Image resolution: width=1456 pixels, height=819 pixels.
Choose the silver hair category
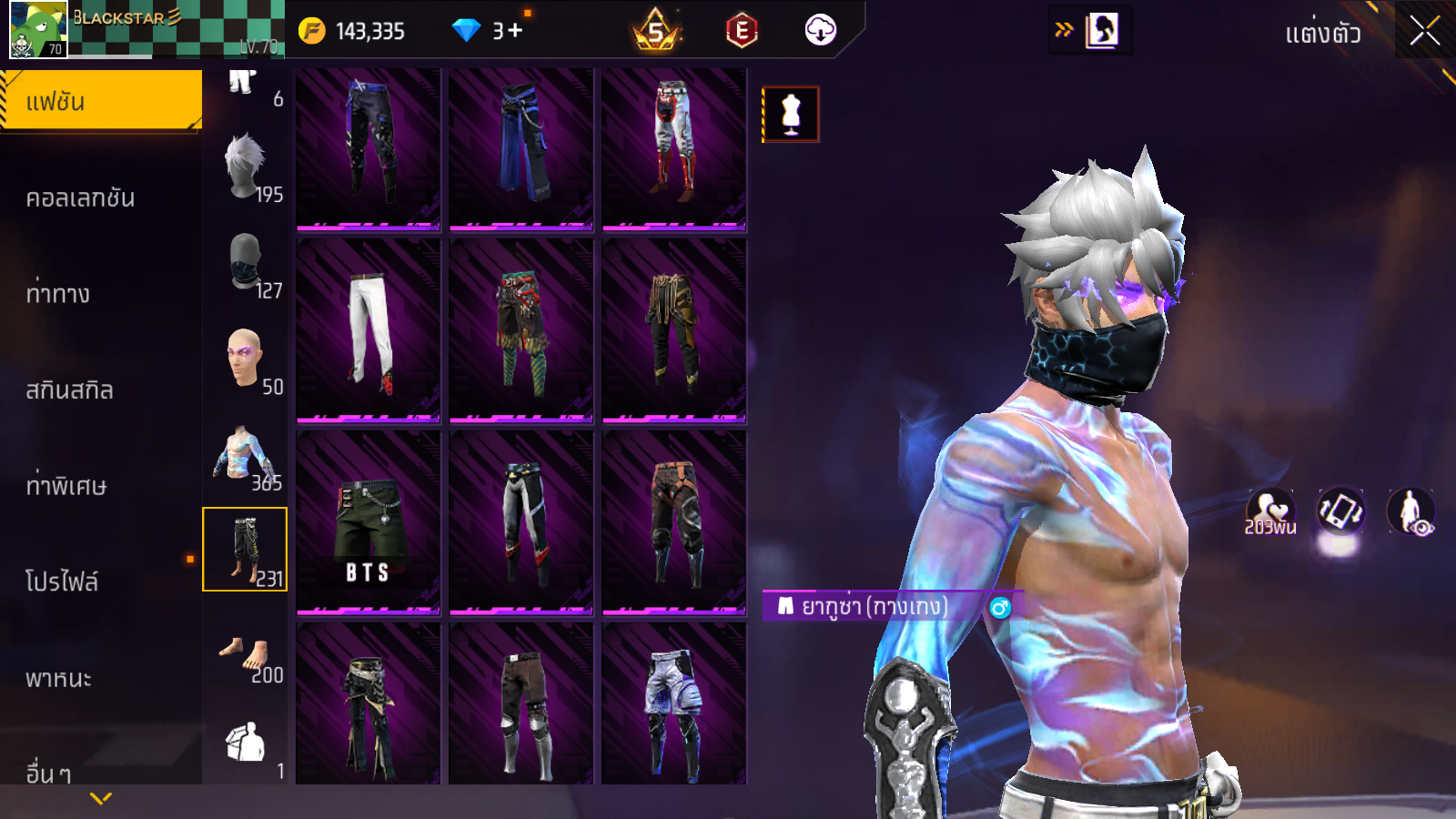[245, 167]
